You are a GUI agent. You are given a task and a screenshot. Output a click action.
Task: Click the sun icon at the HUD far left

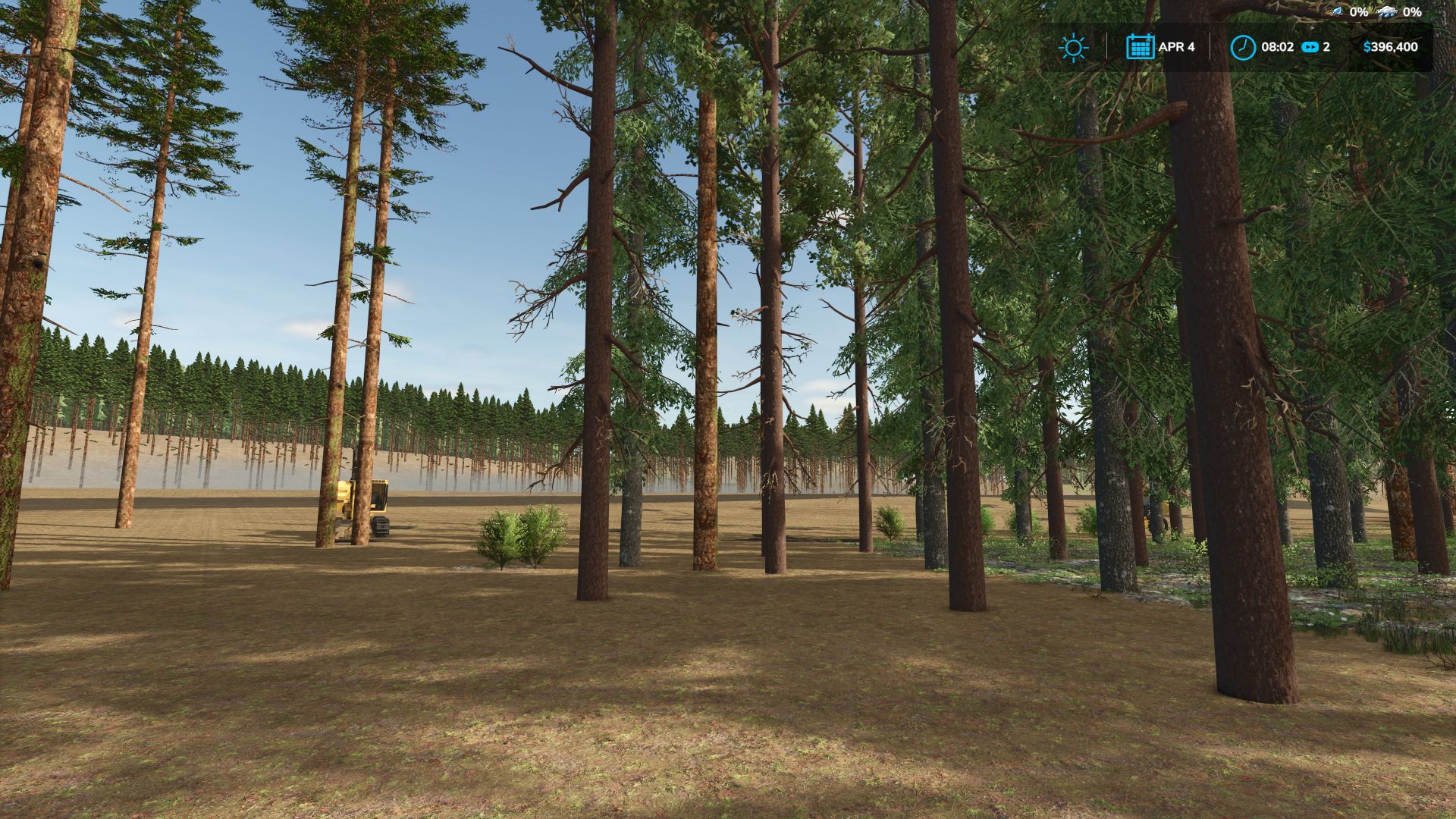pos(1074,47)
